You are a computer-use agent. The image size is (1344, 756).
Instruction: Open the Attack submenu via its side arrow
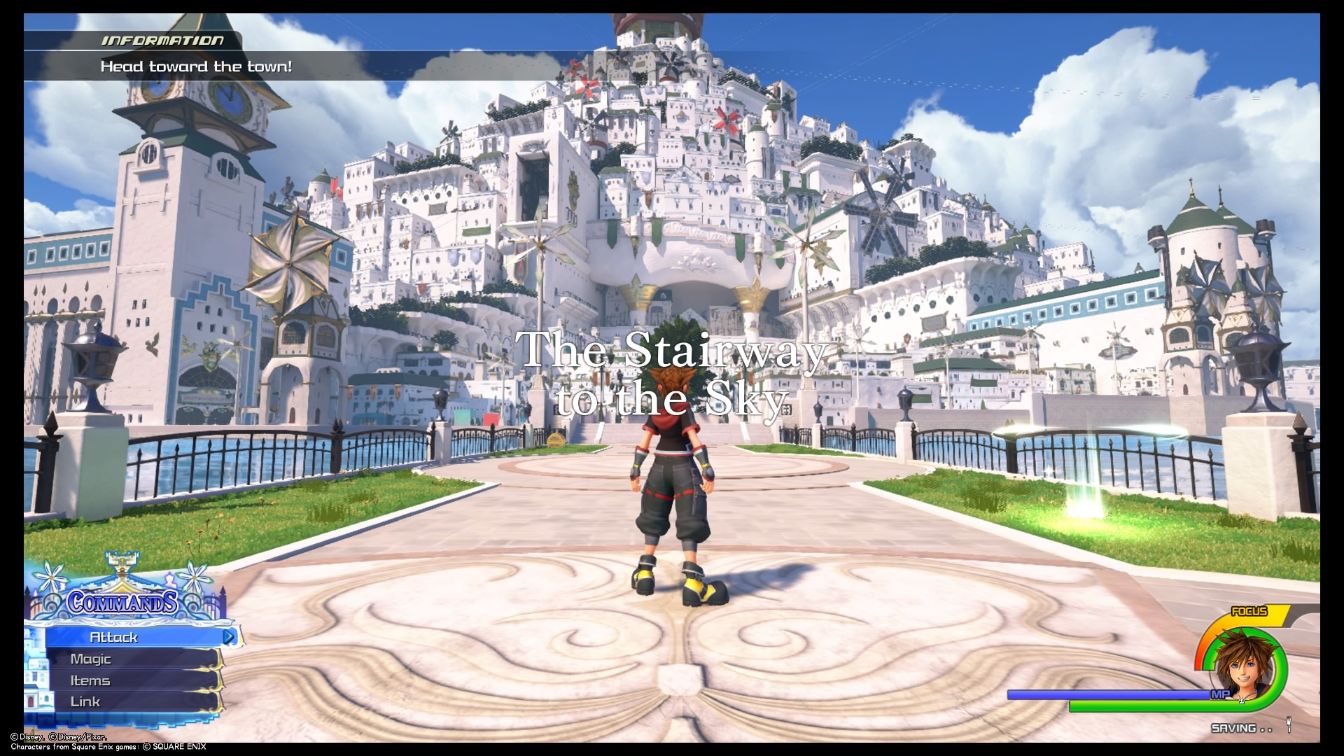[229, 637]
